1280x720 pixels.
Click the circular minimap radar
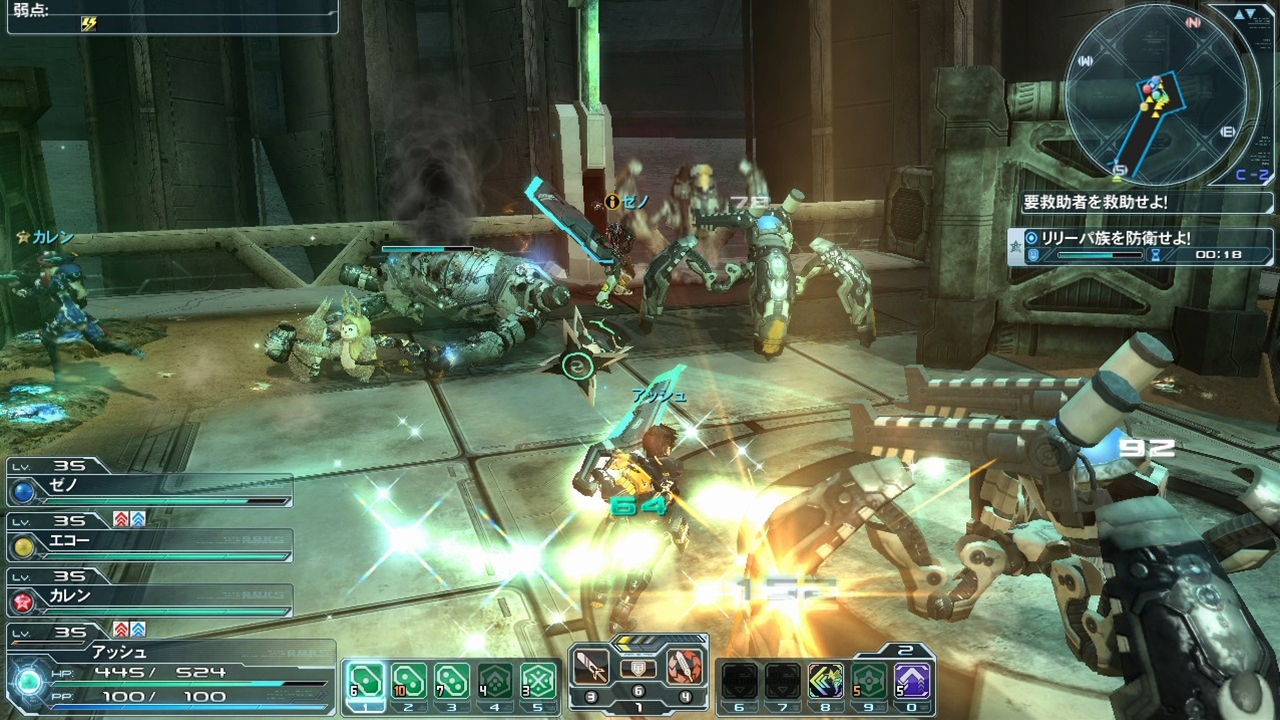pyautogui.click(x=1156, y=95)
